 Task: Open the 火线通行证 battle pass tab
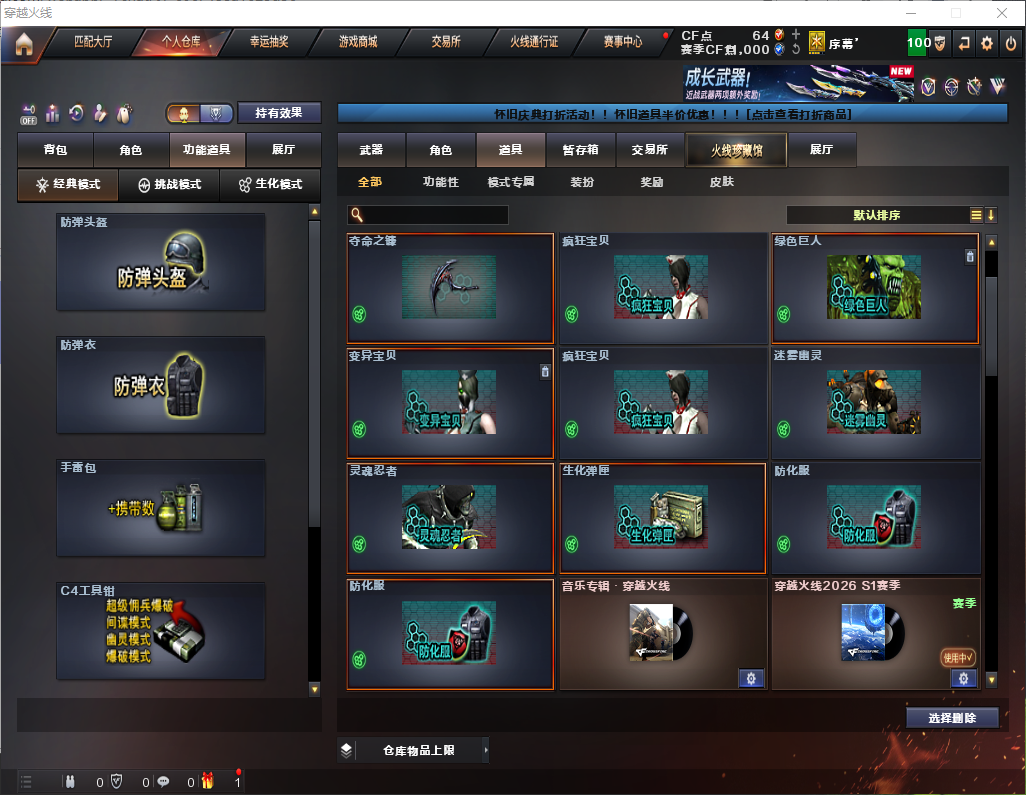point(534,42)
